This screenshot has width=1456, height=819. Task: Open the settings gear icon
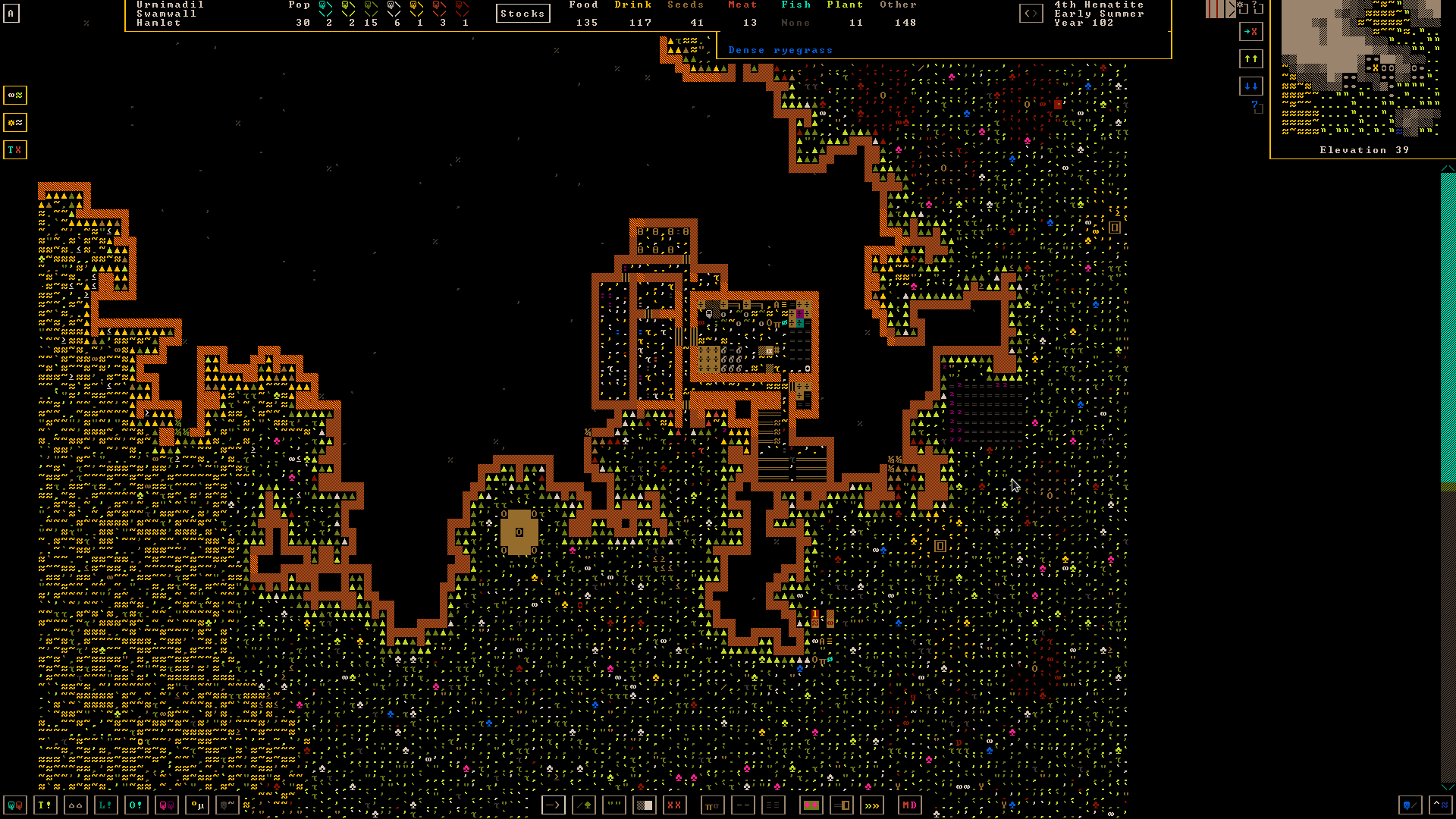pyautogui.click(x=1243, y=8)
